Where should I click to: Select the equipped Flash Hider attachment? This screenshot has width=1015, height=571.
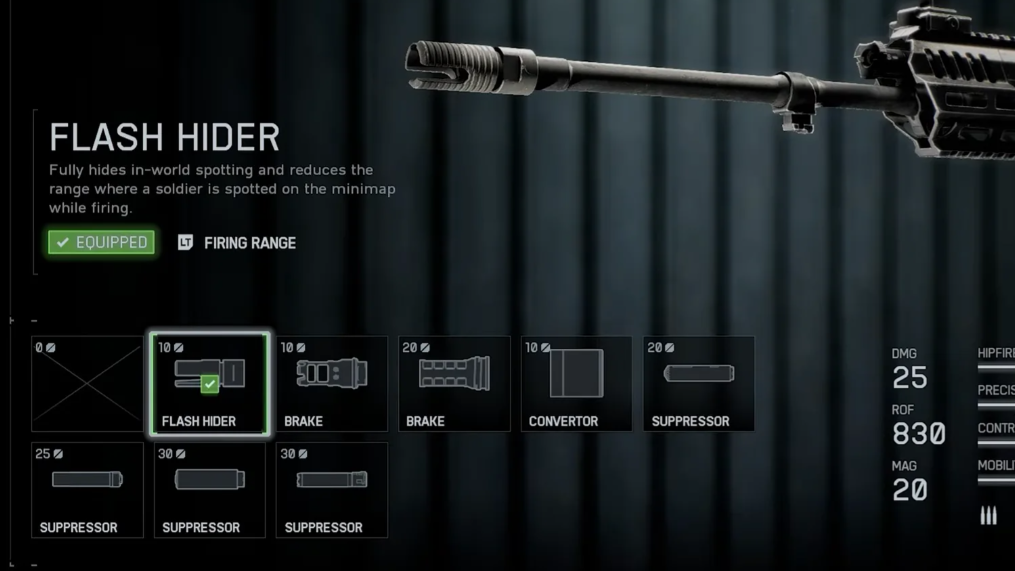click(210, 385)
